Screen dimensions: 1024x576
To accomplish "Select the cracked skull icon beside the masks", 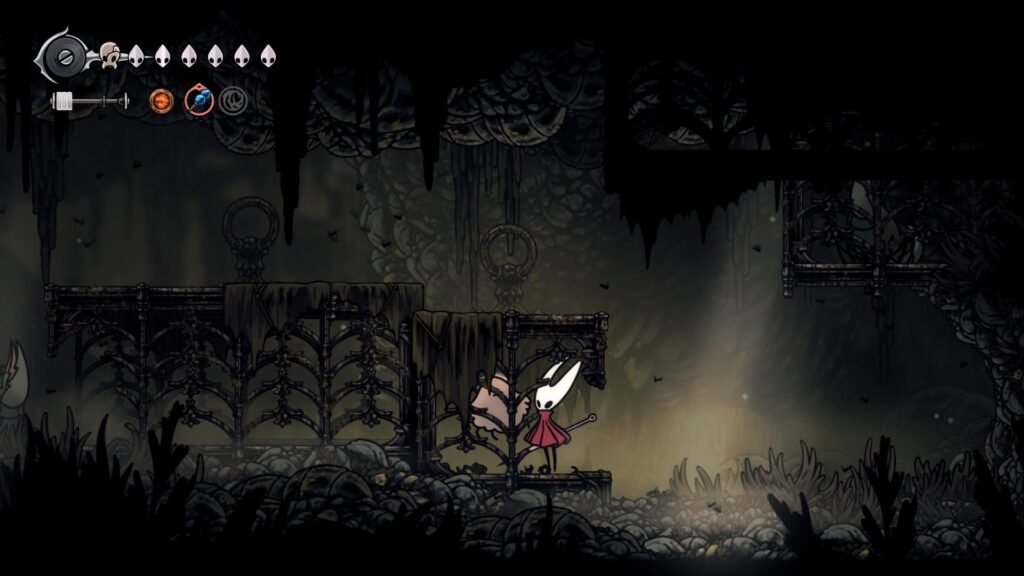I will click(x=109, y=56).
